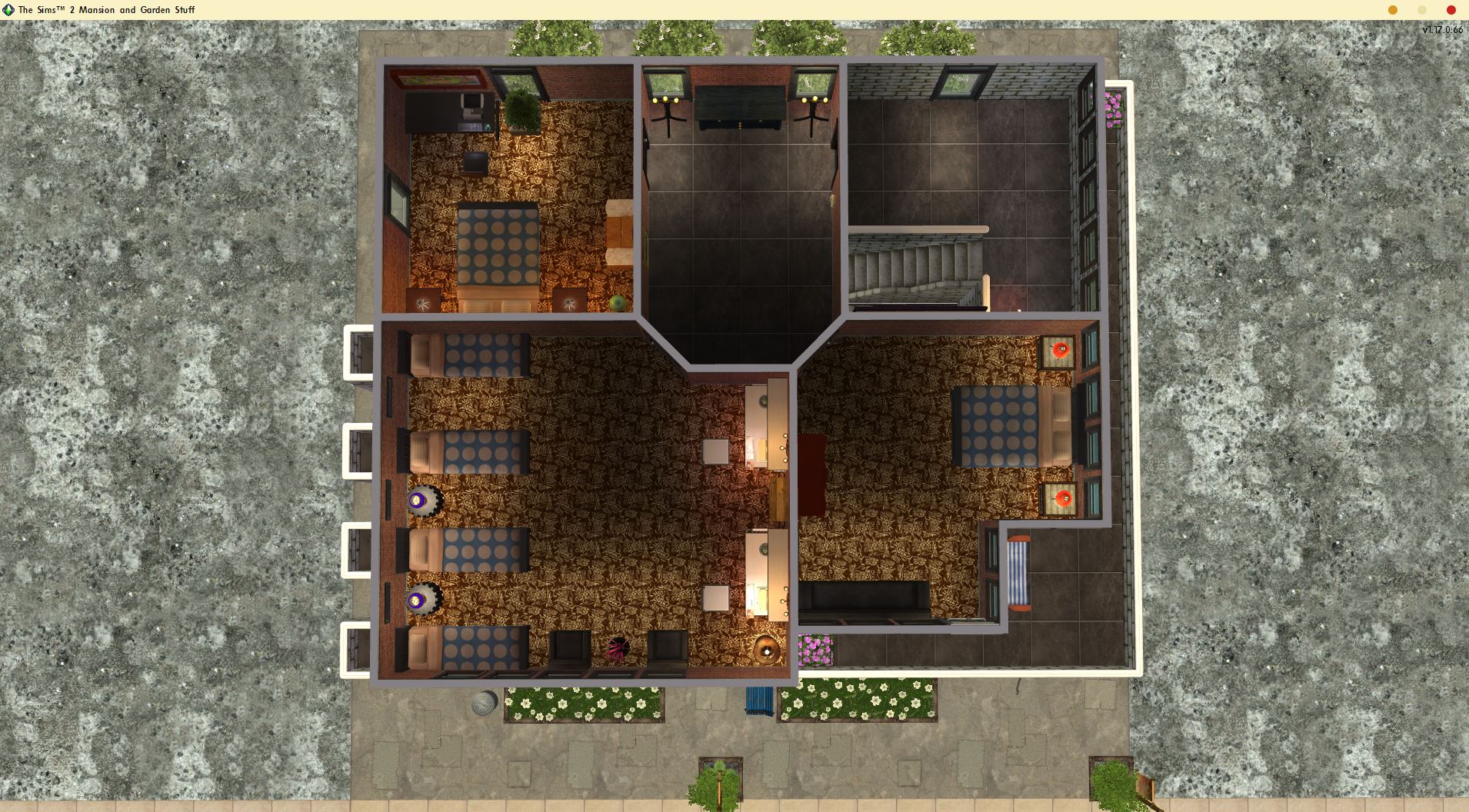The image size is (1469, 812).
Task: Click the round well cover on the bottom-left path
Action: point(485,702)
